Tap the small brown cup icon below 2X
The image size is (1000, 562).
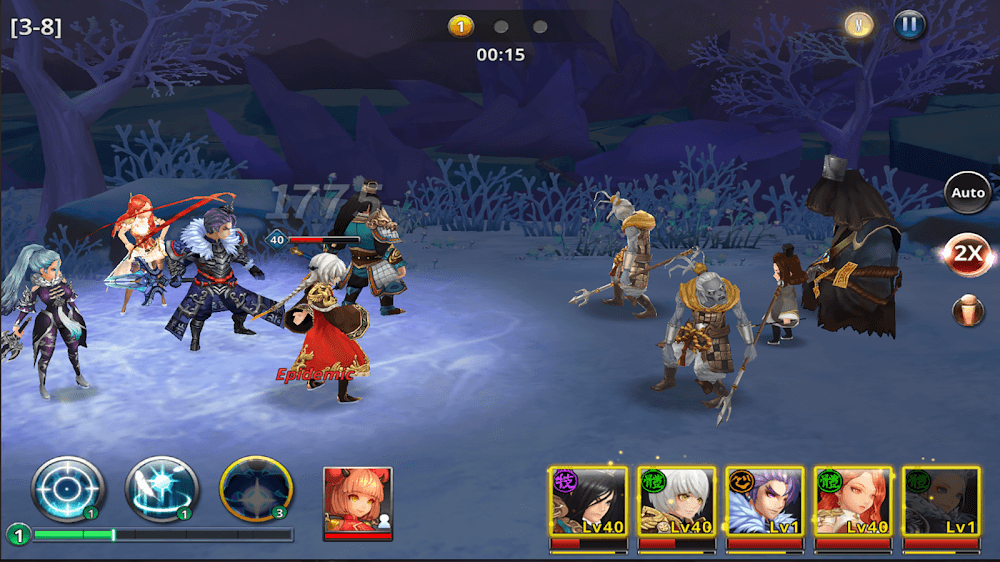tap(967, 310)
